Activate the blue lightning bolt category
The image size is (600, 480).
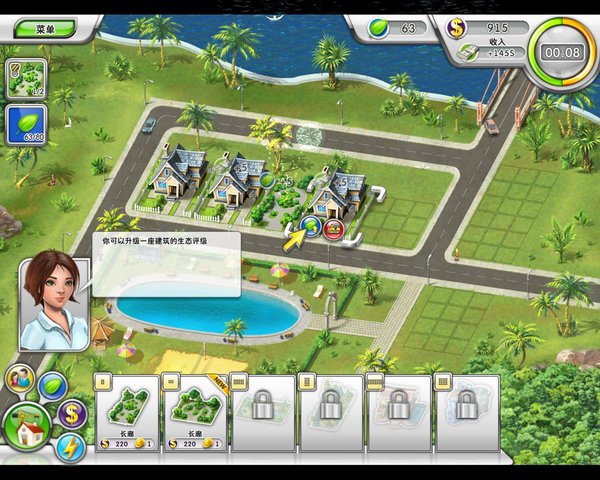click(x=72, y=447)
